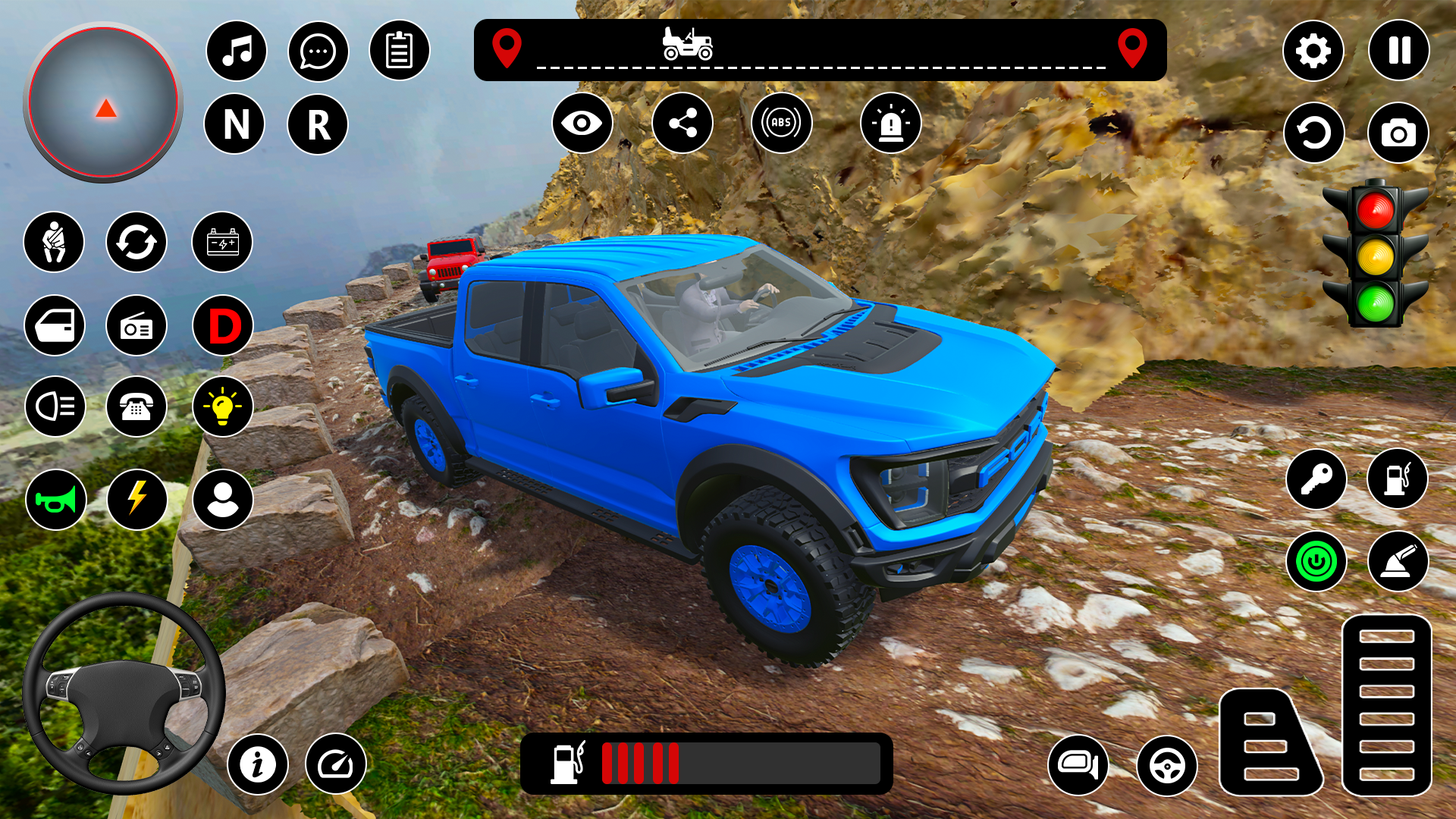The image size is (1456, 819).
Task: Open the music player icon
Action: tap(236, 50)
